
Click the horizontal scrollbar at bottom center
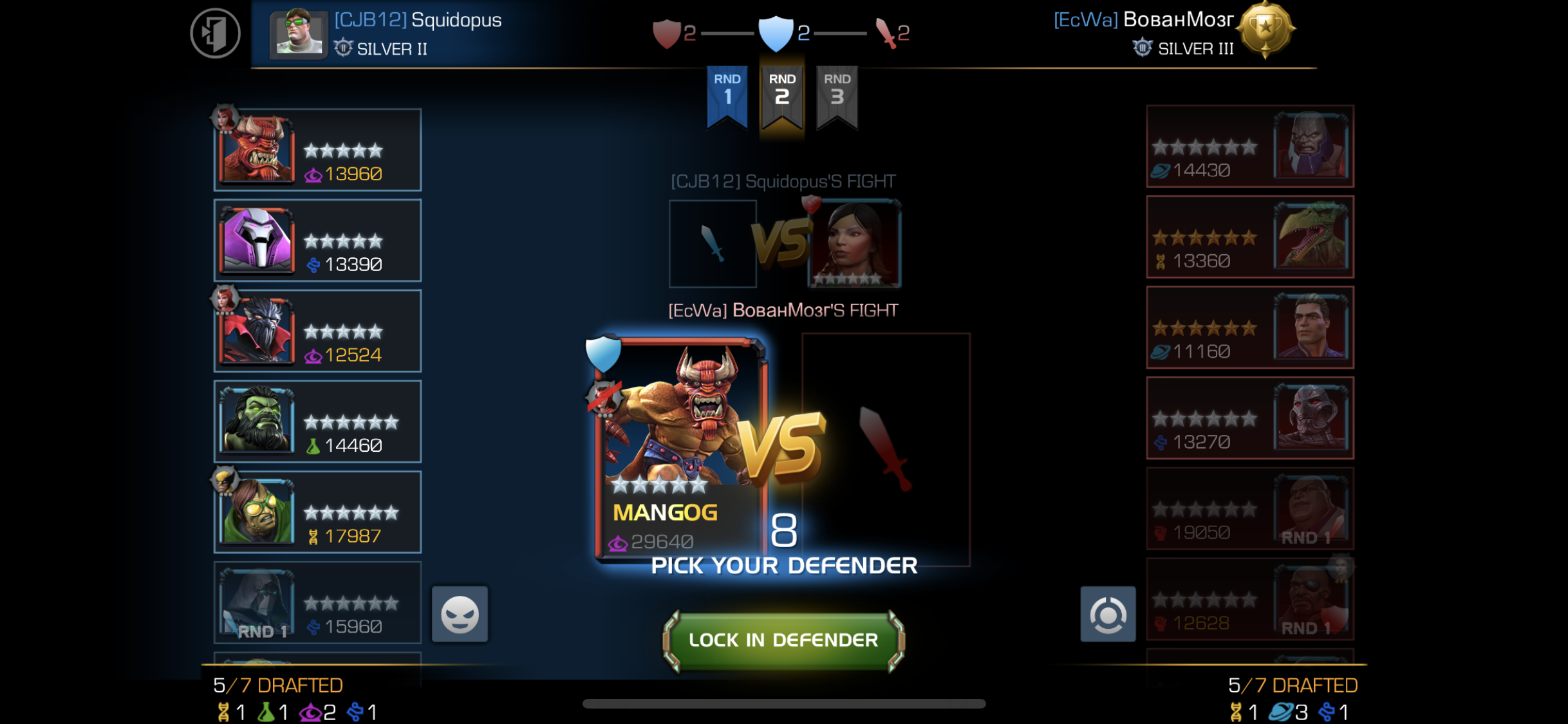pos(784,703)
